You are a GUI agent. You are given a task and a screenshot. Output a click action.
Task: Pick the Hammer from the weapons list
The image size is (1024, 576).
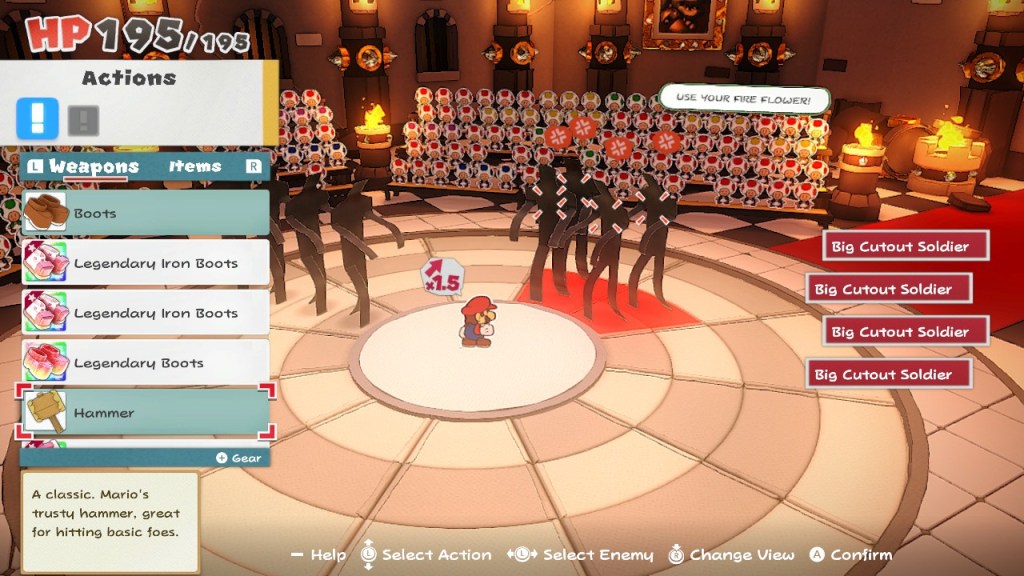pos(145,412)
